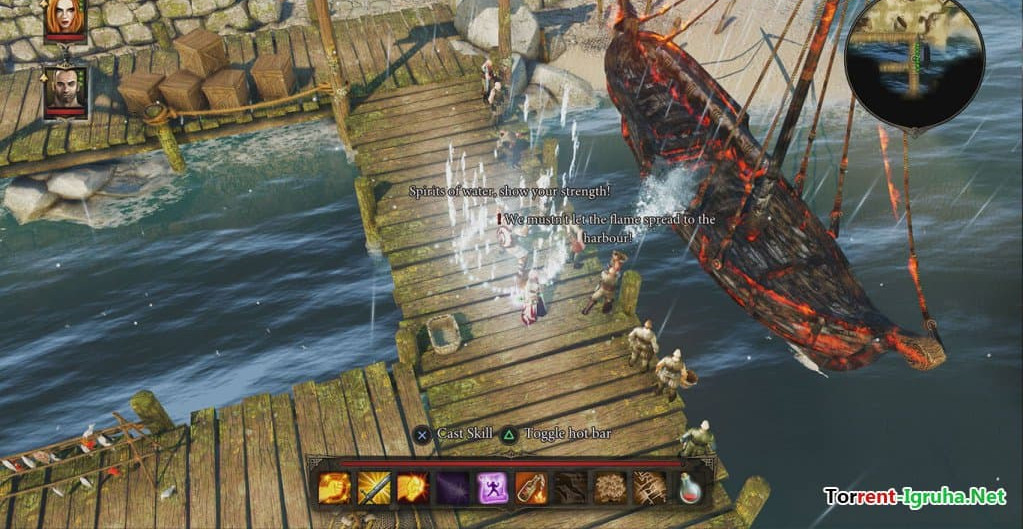1023x529 pixels.
Task: Activate the flaming fist skill
Action: [333, 487]
